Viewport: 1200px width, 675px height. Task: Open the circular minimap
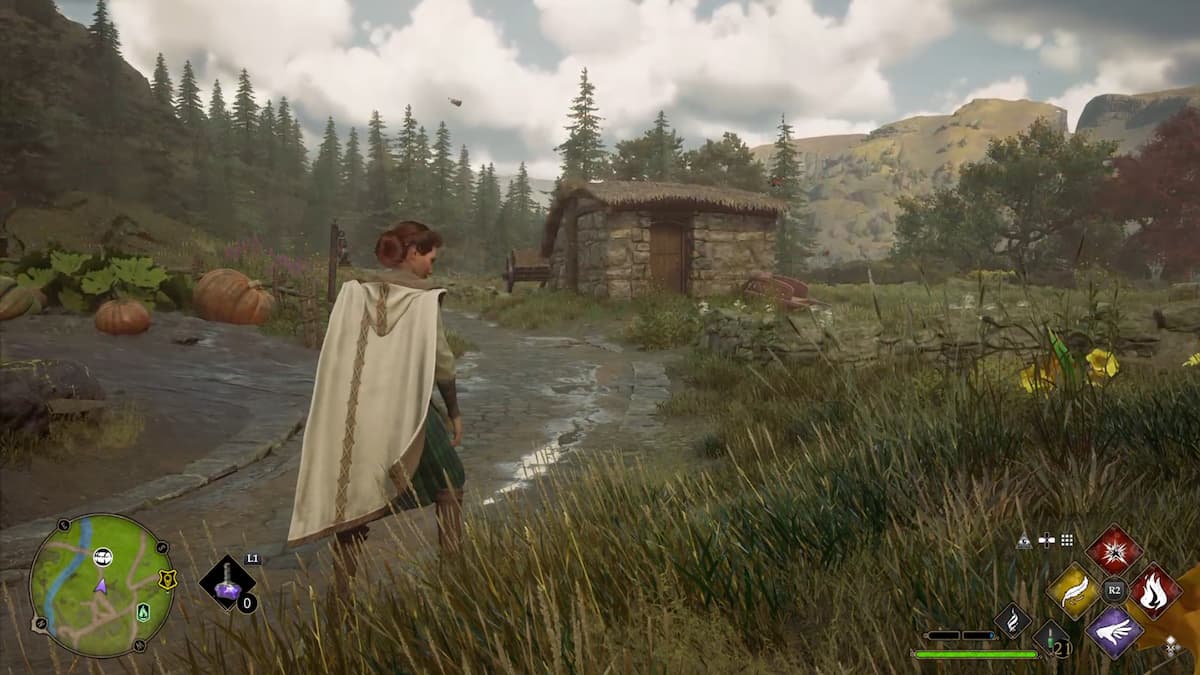coord(101,585)
